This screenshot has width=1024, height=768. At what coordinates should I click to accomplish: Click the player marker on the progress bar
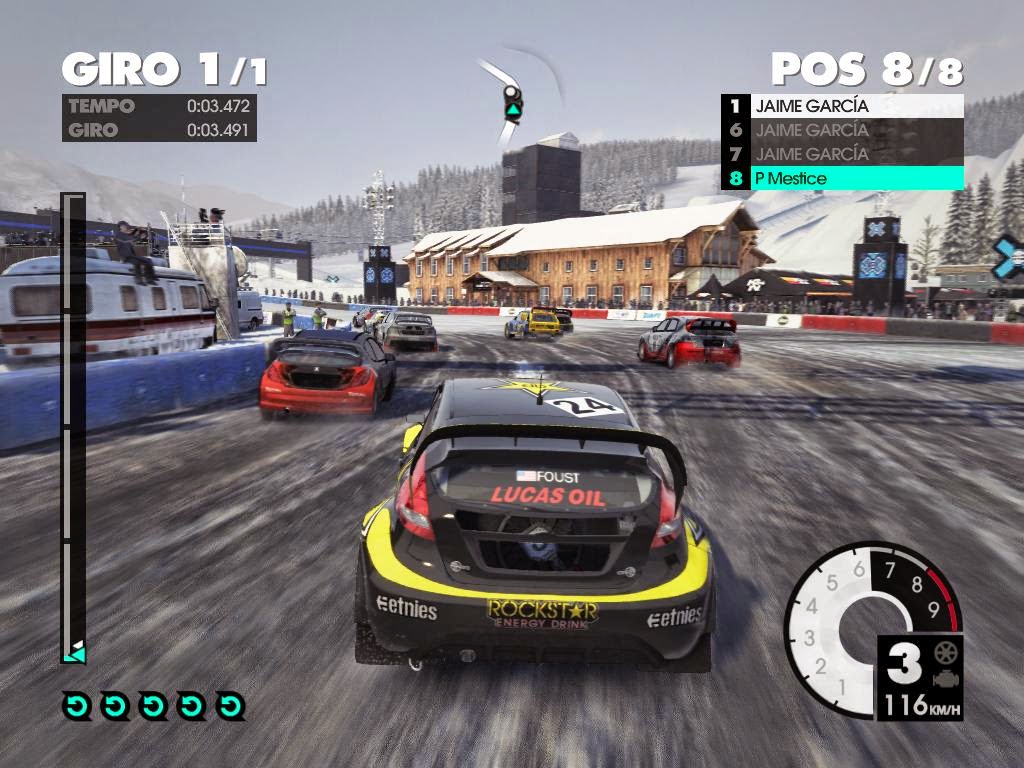(73, 652)
